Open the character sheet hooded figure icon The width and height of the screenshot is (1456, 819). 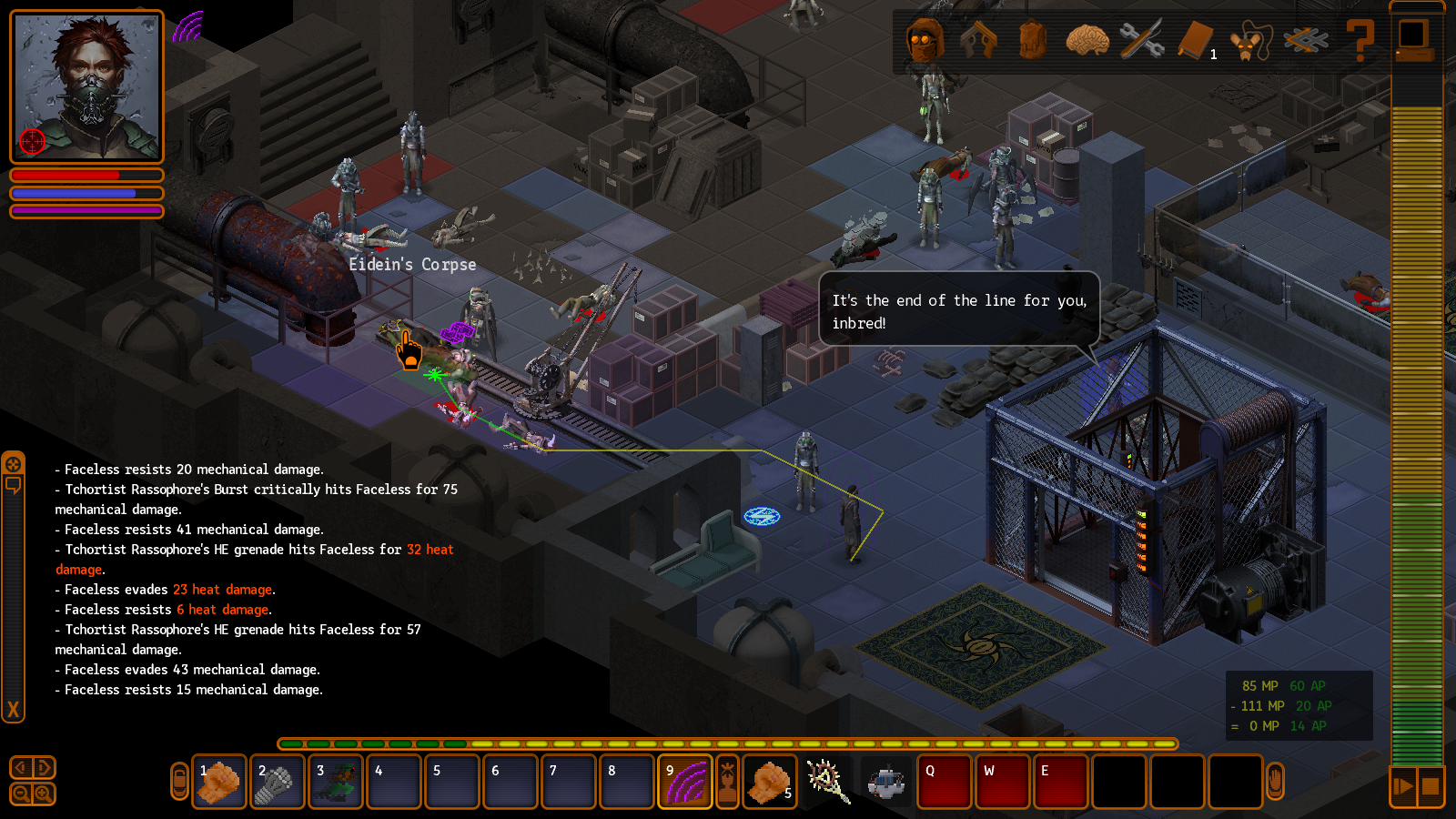pos(925,41)
